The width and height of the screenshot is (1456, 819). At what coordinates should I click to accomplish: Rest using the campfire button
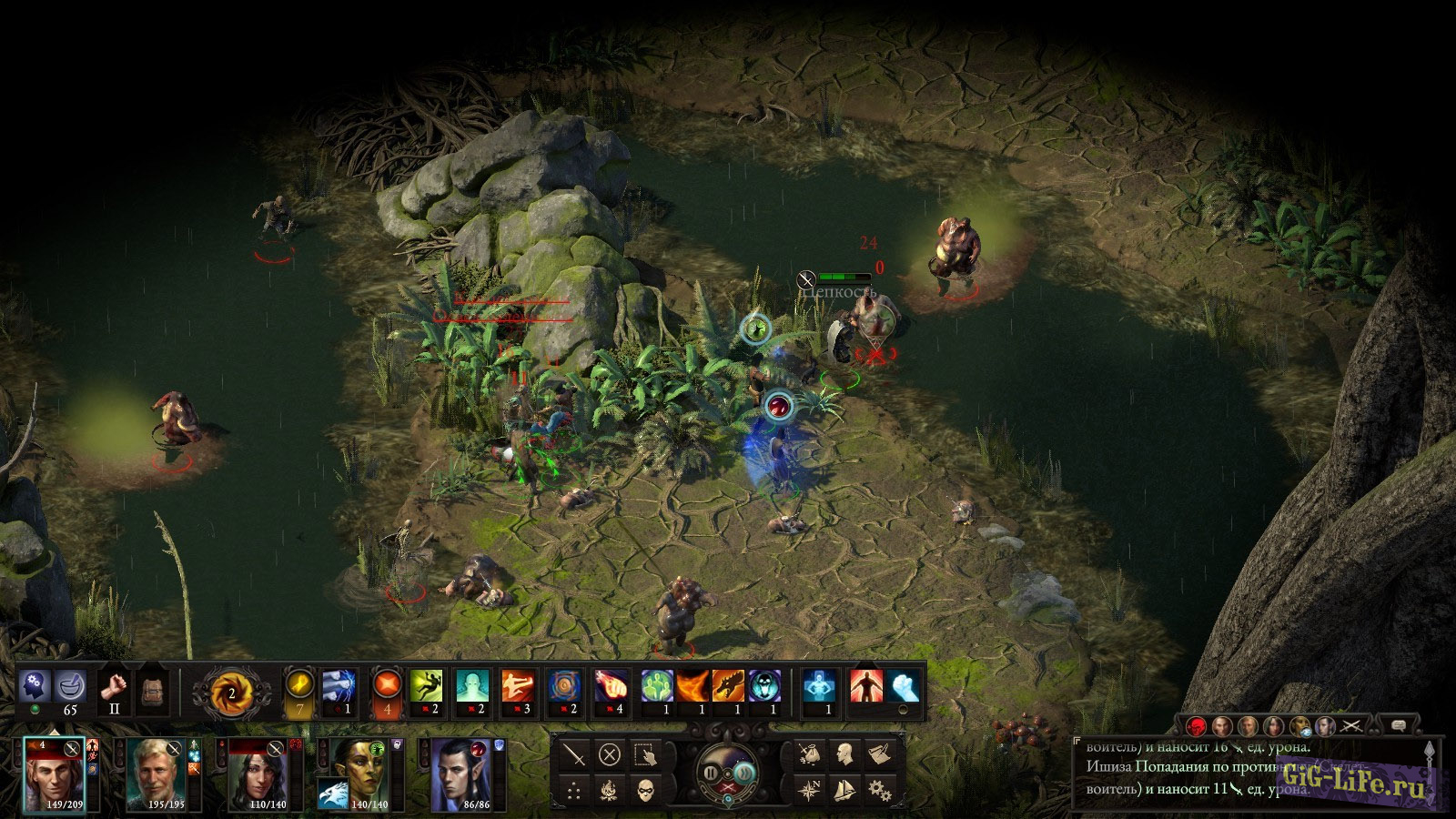610,790
